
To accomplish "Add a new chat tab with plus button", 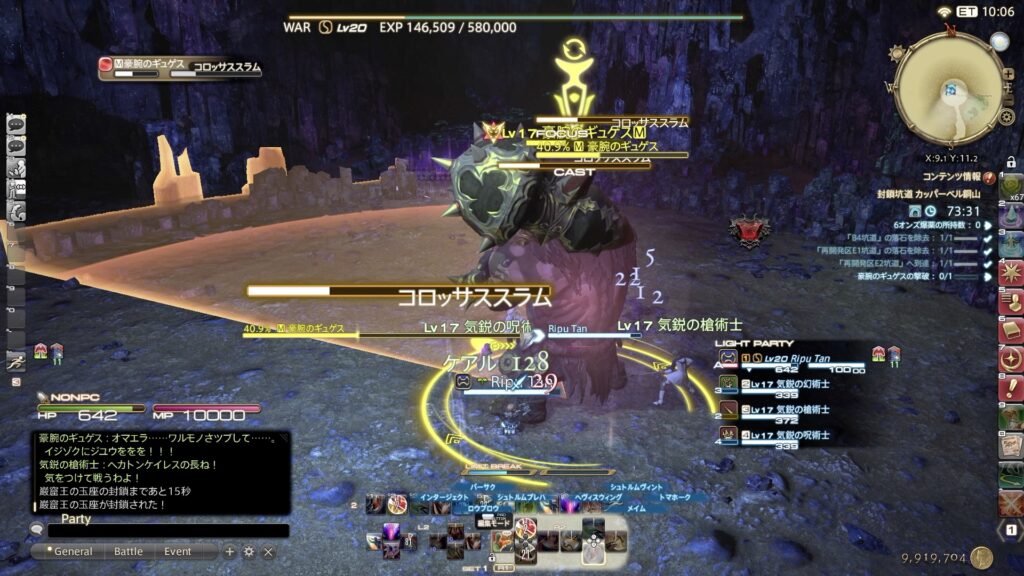I will tap(230, 551).
